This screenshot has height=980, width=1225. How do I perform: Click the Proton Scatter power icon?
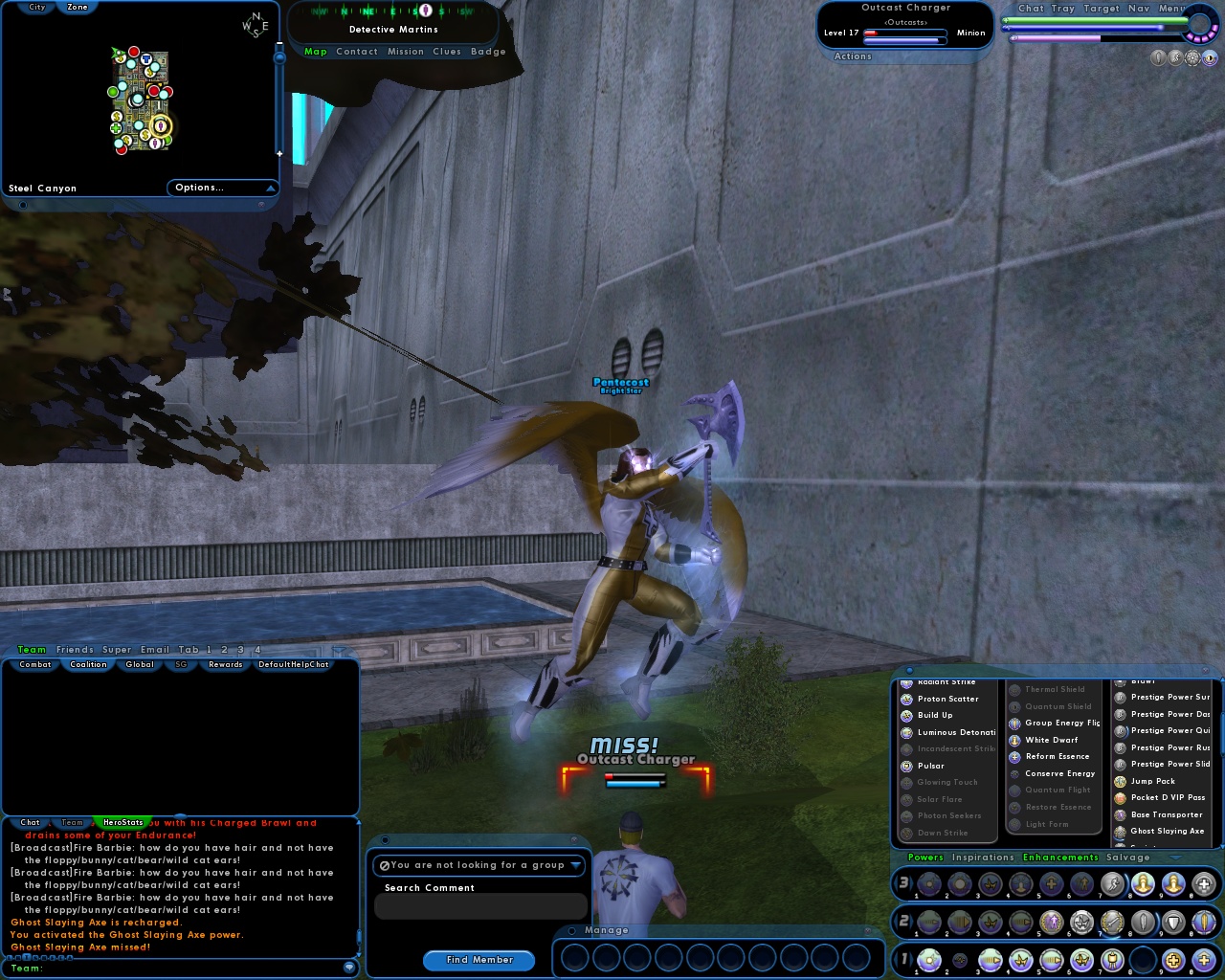pyautogui.click(x=904, y=699)
